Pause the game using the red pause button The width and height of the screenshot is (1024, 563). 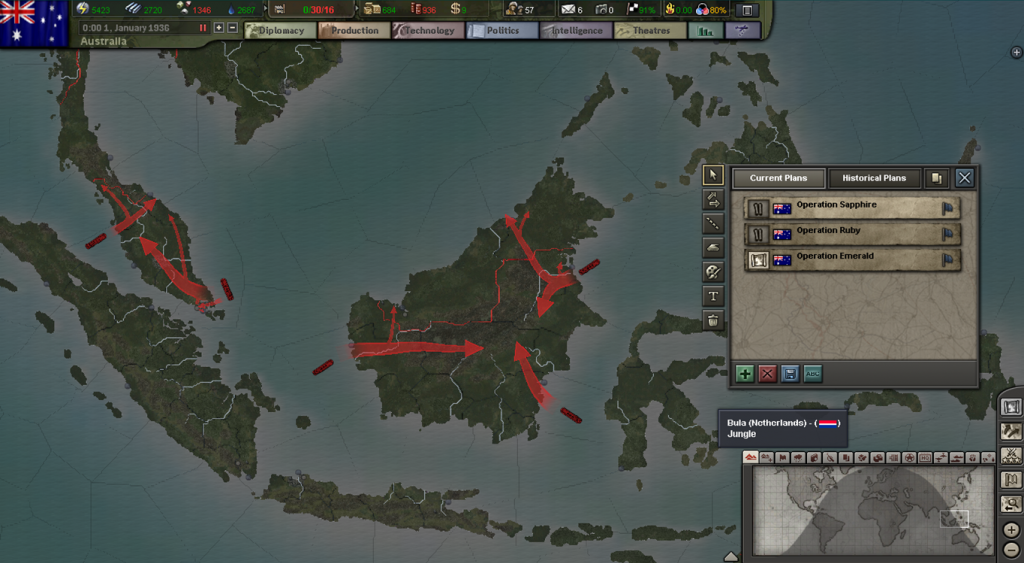(x=203, y=27)
